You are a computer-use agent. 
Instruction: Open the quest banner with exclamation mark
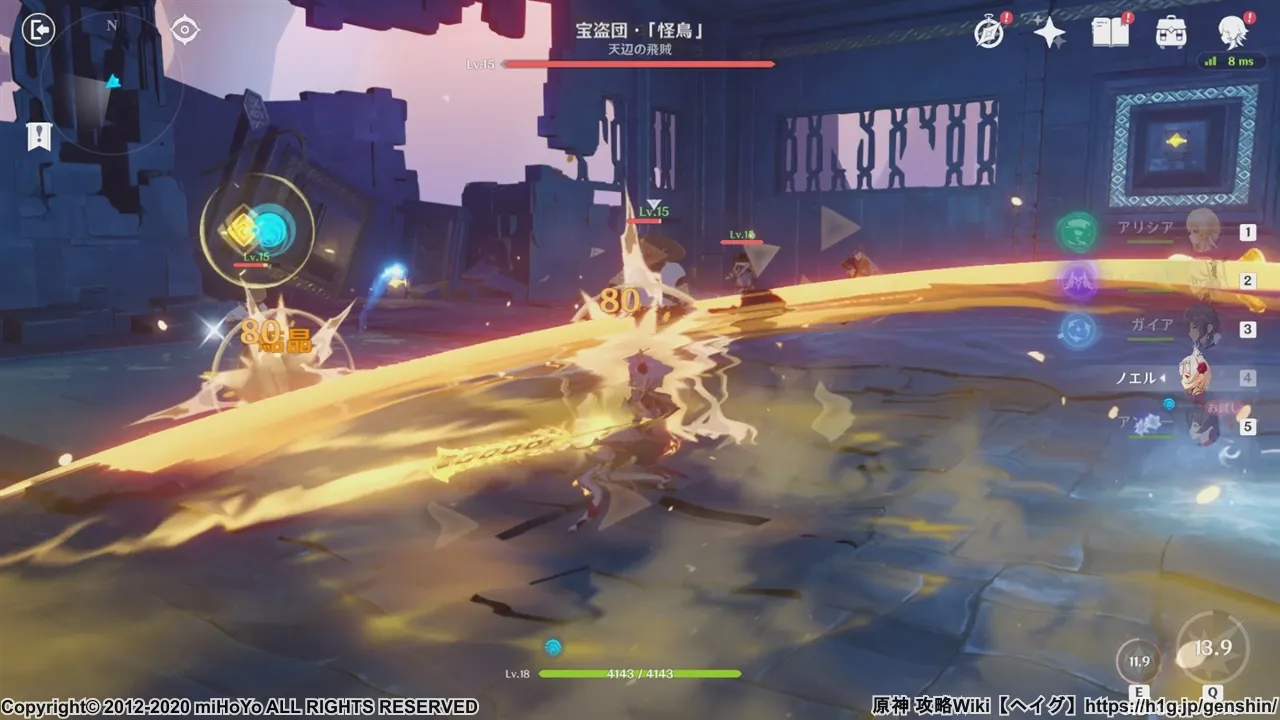coord(39,138)
